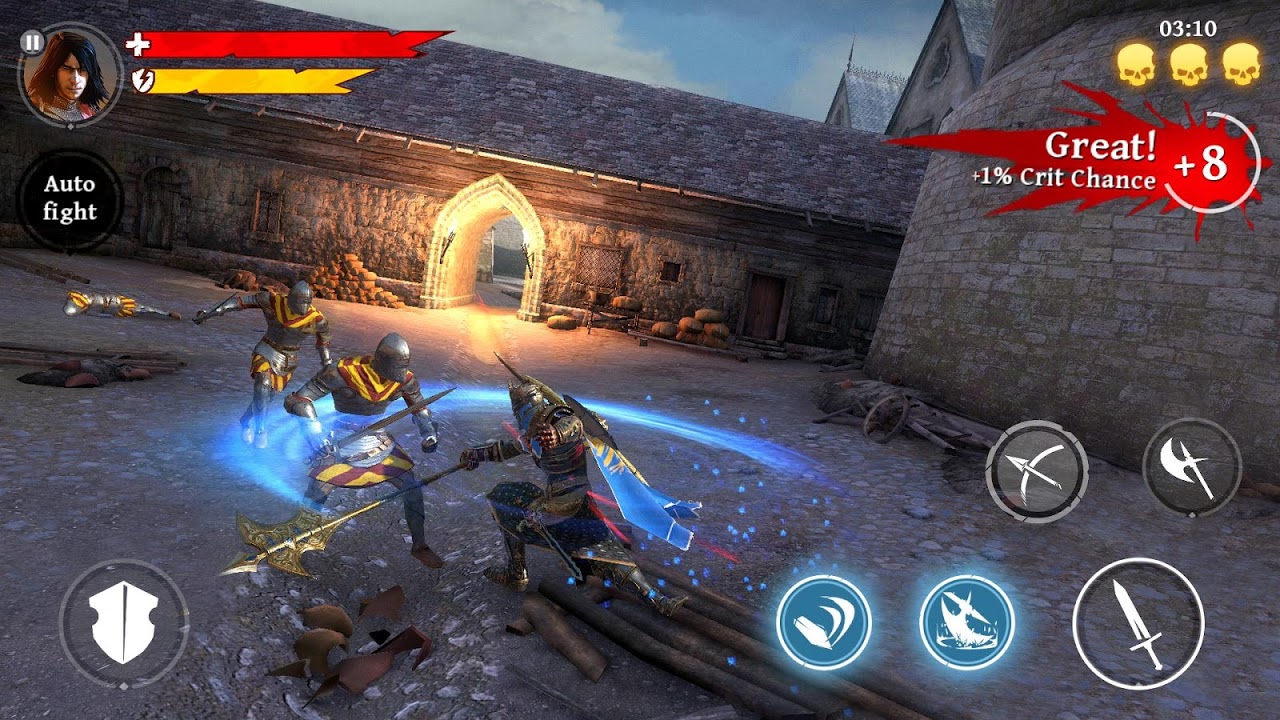Tap the hero portrait
This screenshot has height=720, width=1280.
pos(70,75)
